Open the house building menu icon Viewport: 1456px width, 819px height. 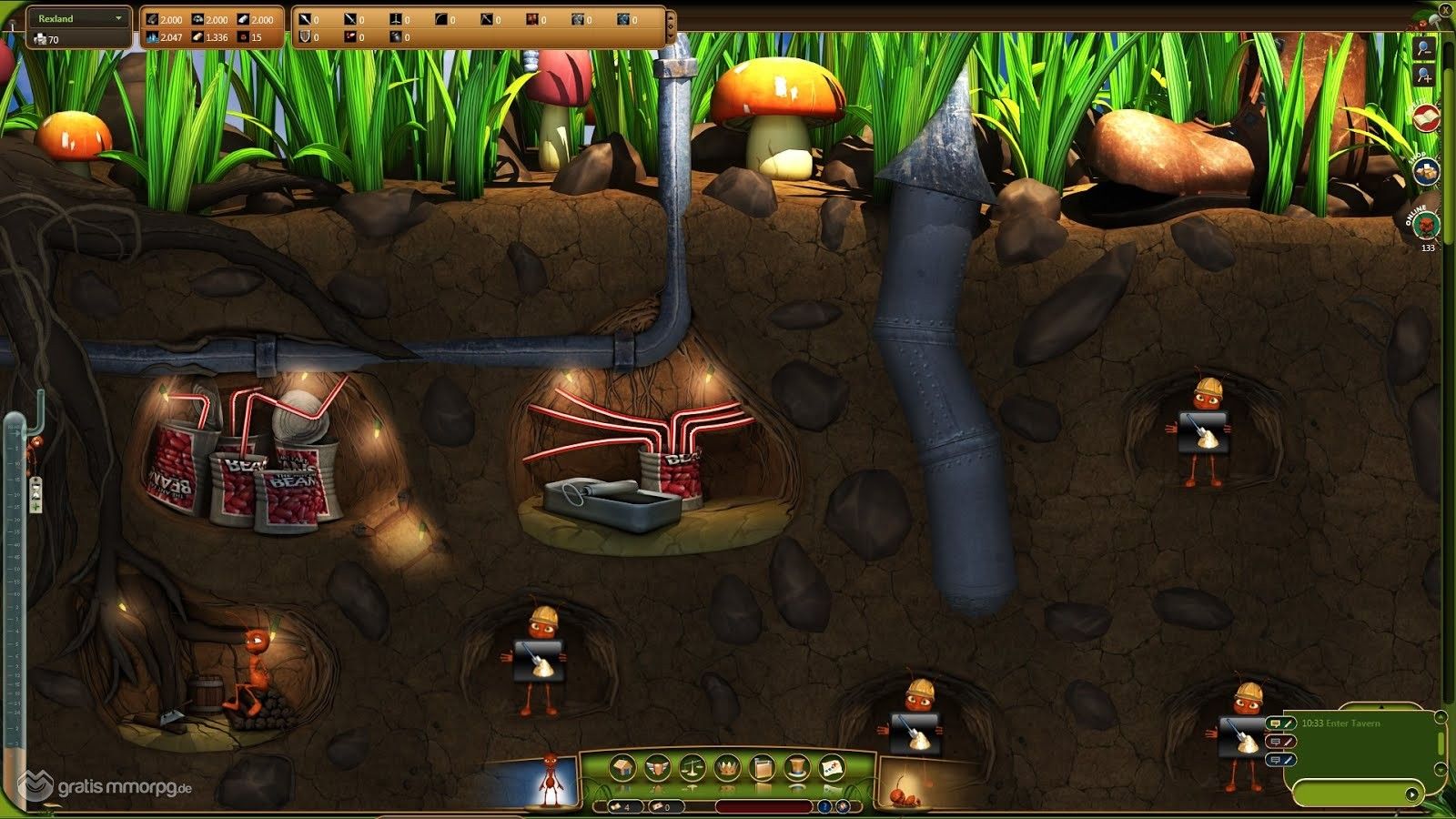[x=622, y=768]
